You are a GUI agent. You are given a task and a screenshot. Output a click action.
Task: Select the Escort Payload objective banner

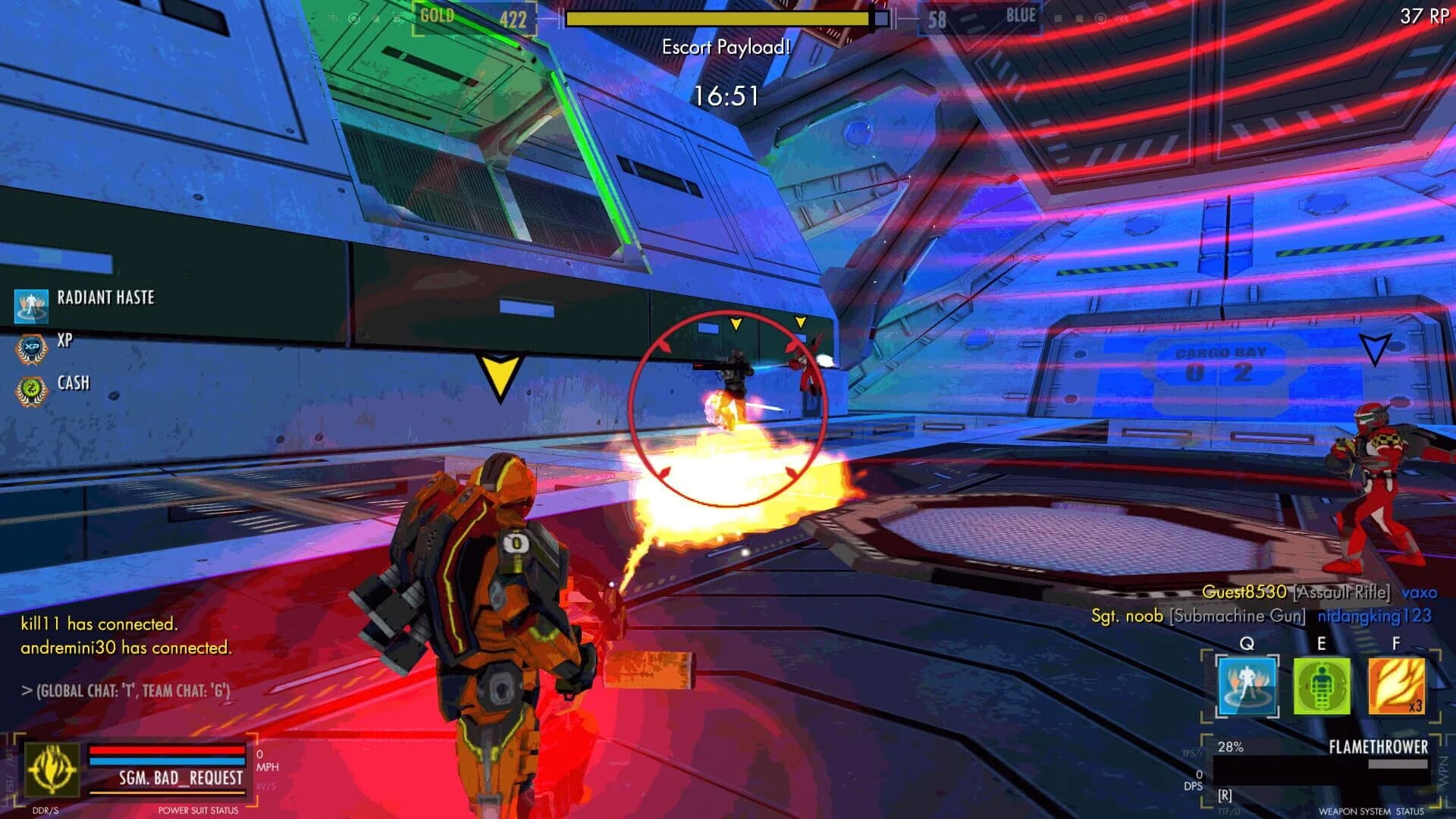[725, 47]
